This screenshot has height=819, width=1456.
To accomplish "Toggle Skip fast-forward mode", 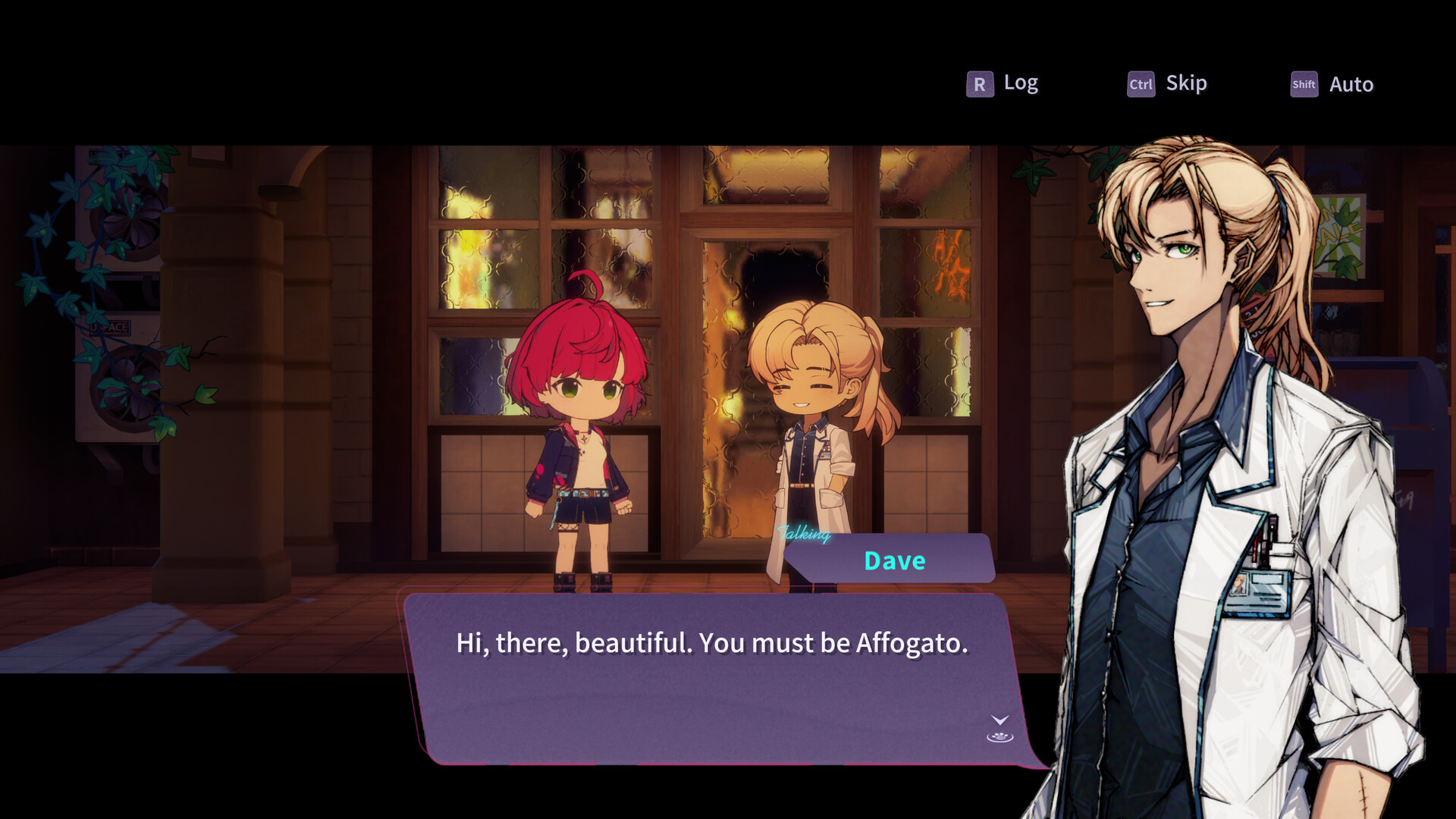I will point(1185,83).
